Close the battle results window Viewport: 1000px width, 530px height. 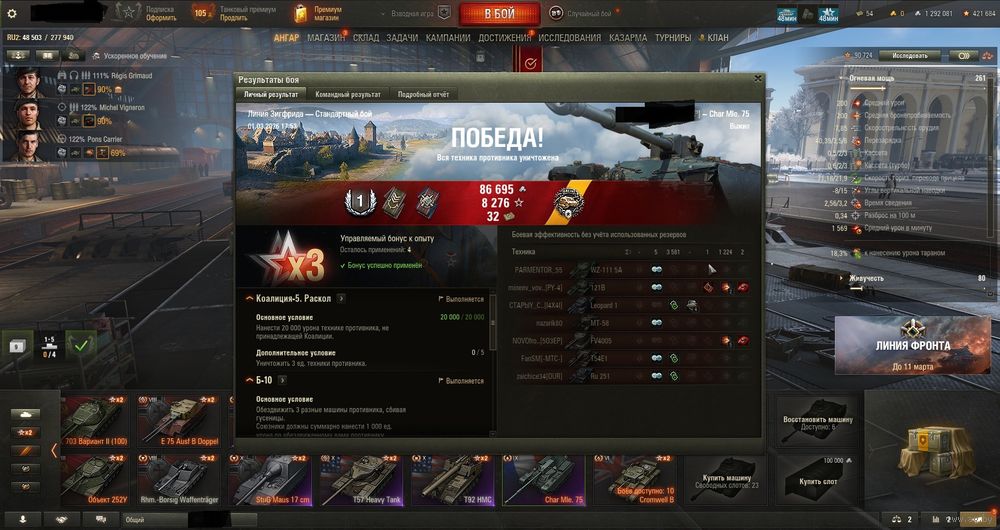(x=757, y=79)
